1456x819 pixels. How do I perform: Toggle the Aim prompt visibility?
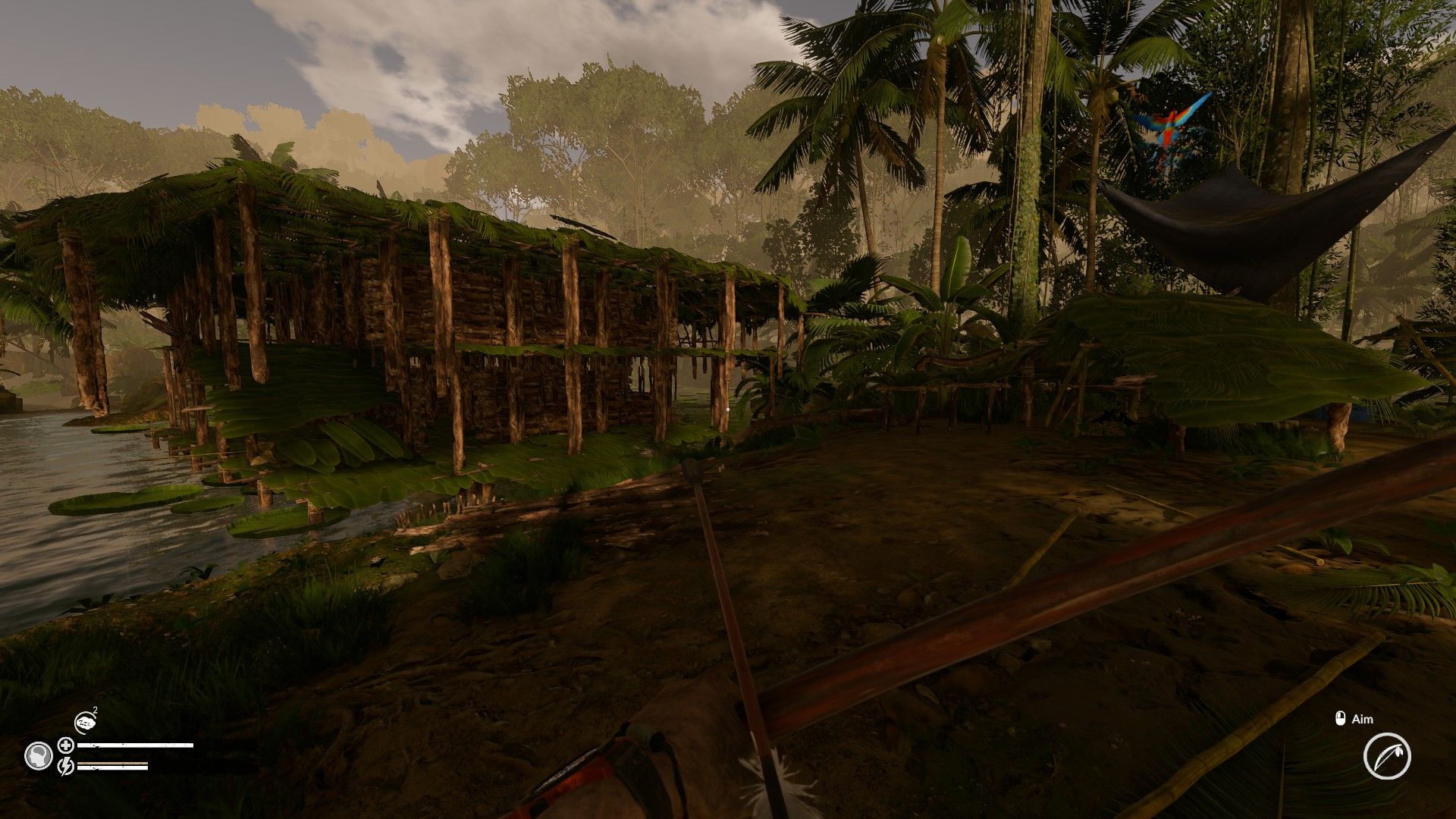click(x=1361, y=719)
